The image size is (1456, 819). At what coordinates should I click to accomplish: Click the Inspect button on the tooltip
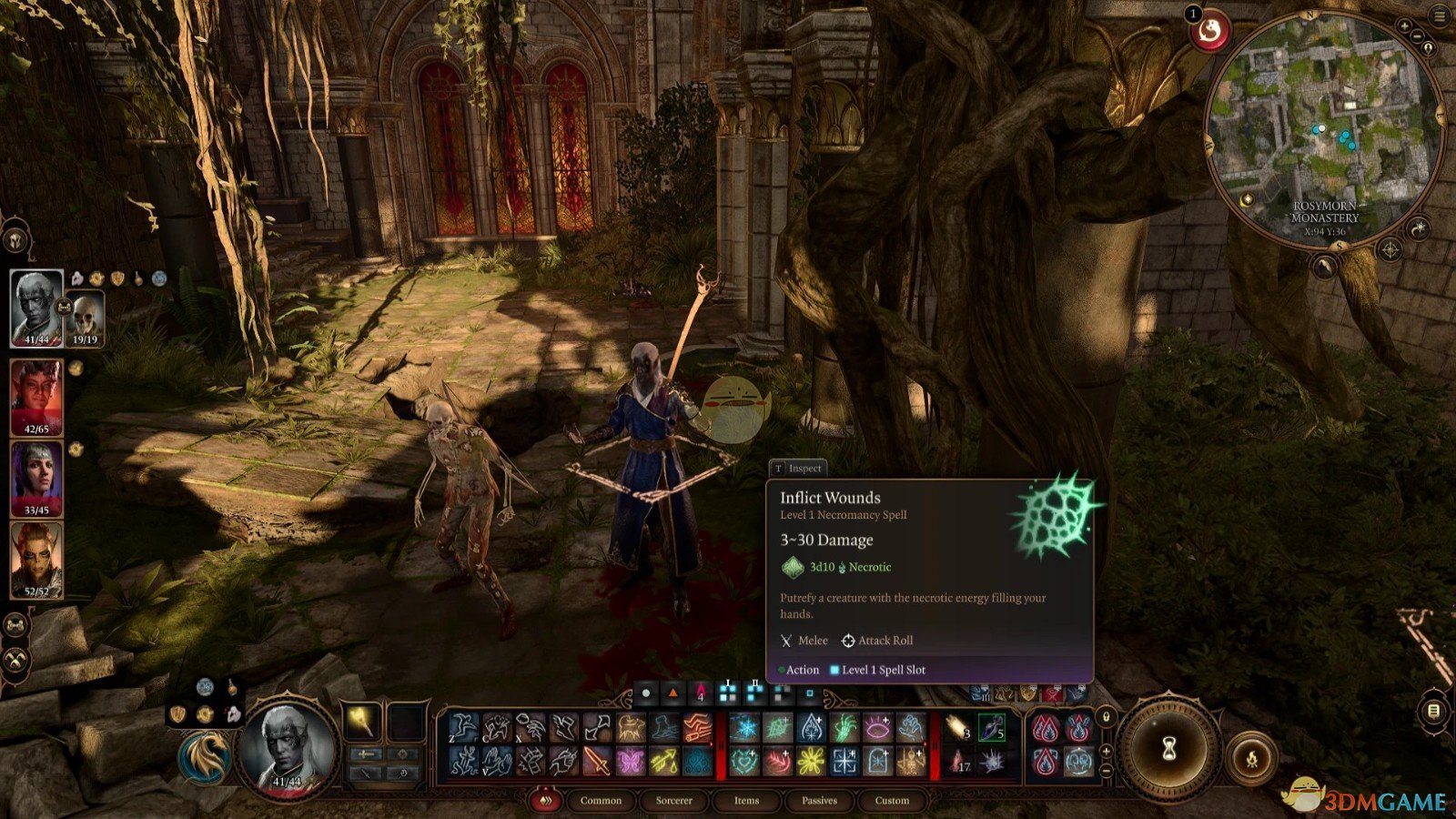pos(798,468)
